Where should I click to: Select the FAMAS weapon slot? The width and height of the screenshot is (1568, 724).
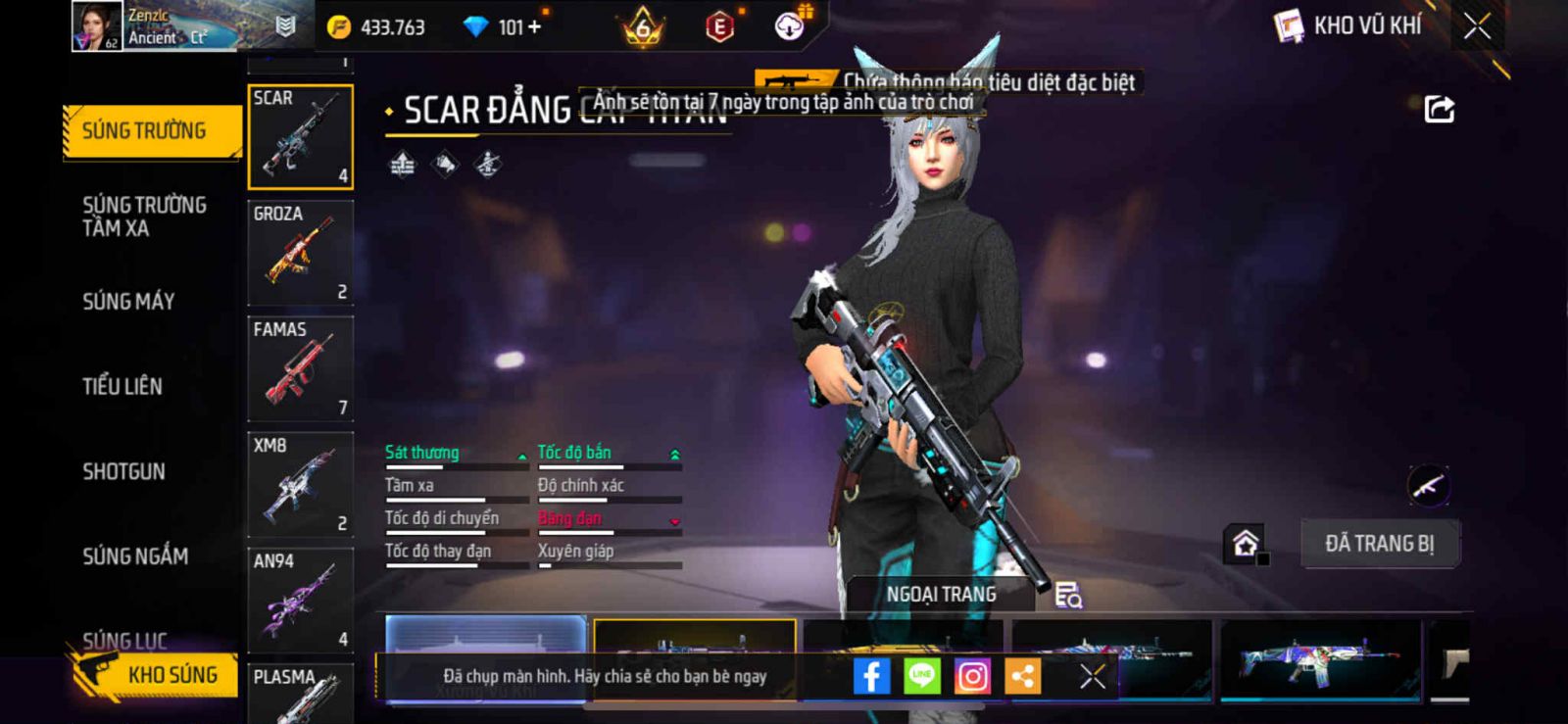pos(300,368)
